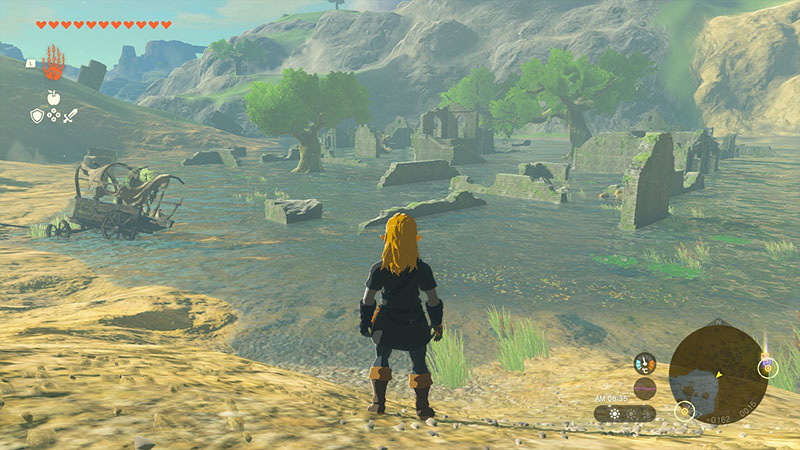The image size is (800, 450).
Task: Choose the sword weapon quick-select icon
Action: [x=70, y=116]
